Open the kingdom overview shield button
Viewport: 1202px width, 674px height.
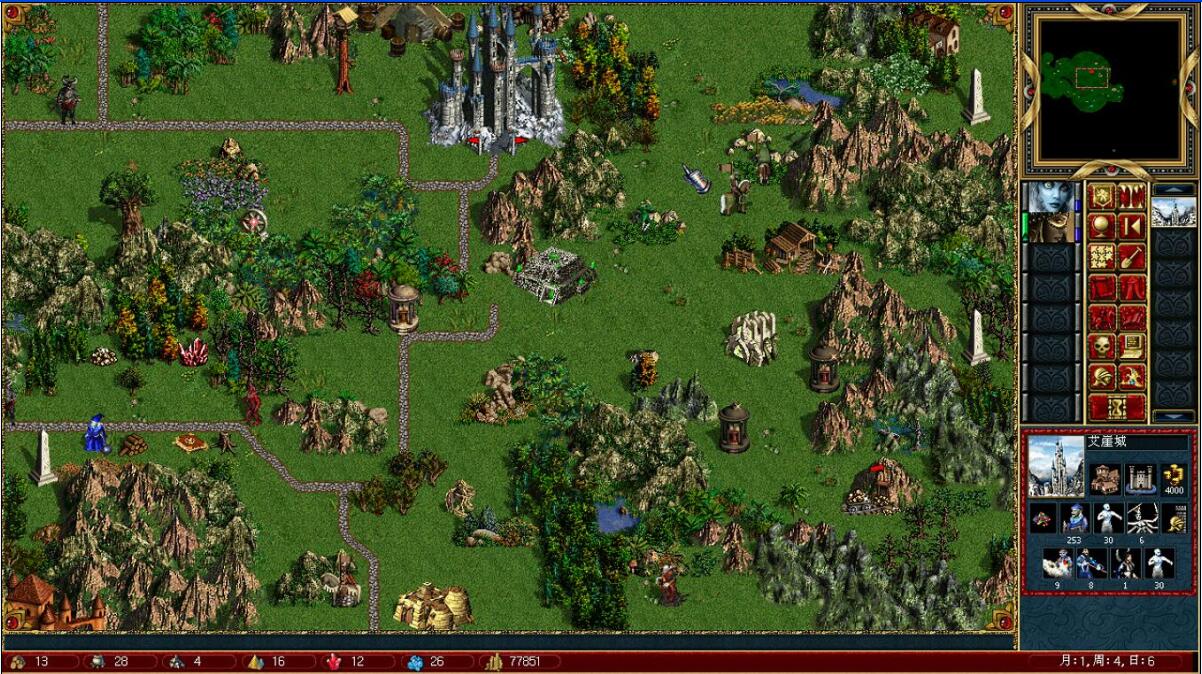tap(1102, 196)
